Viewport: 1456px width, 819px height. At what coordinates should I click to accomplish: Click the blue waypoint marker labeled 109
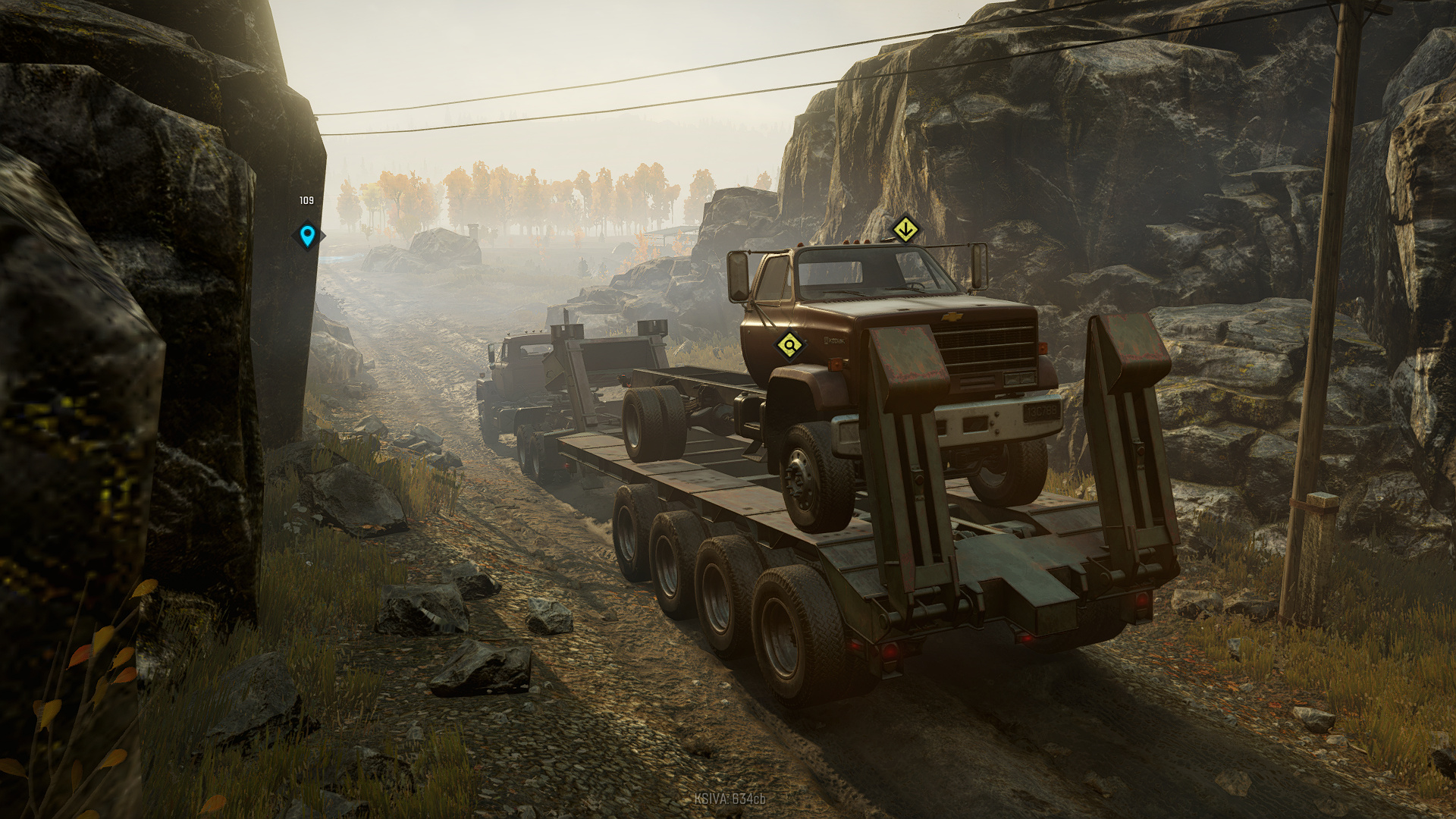(307, 235)
